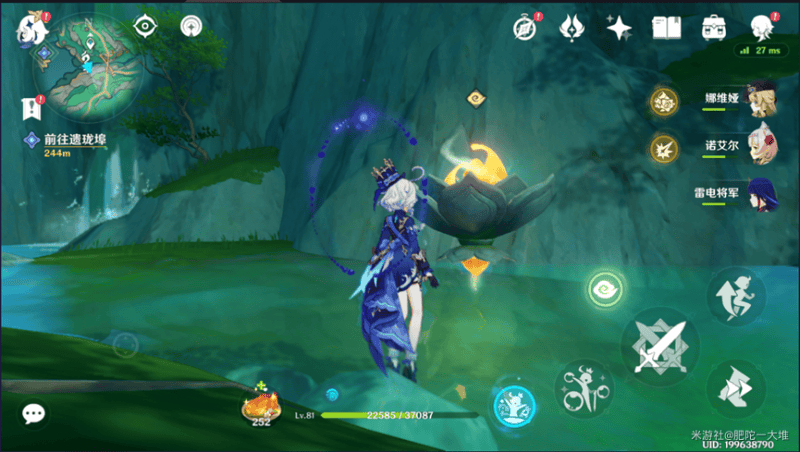Screen dimensions: 800x452
Task: Open the chat speech bubble
Action: pyautogui.click(x=34, y=413)
